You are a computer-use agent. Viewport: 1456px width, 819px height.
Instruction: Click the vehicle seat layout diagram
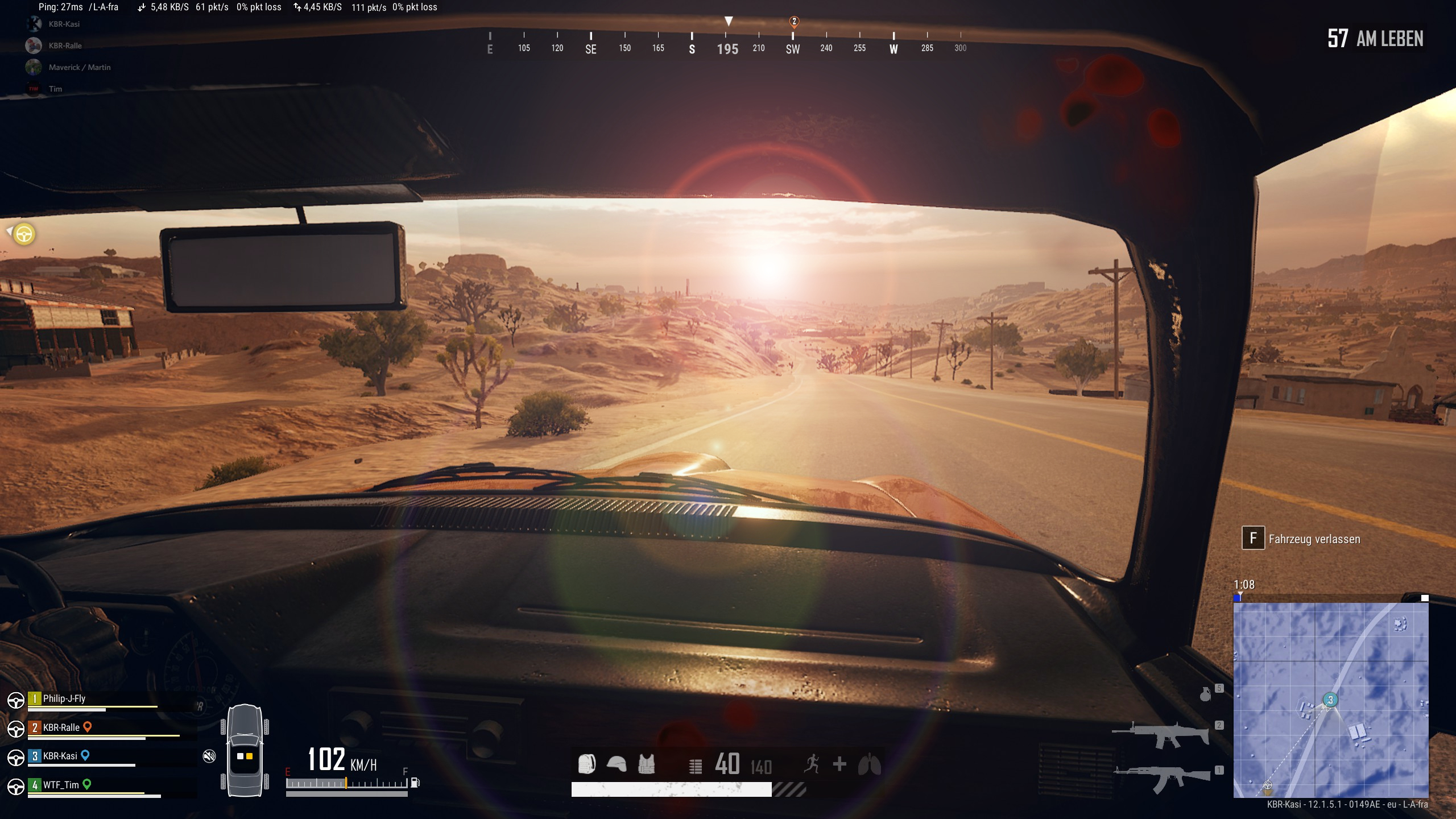245,751
